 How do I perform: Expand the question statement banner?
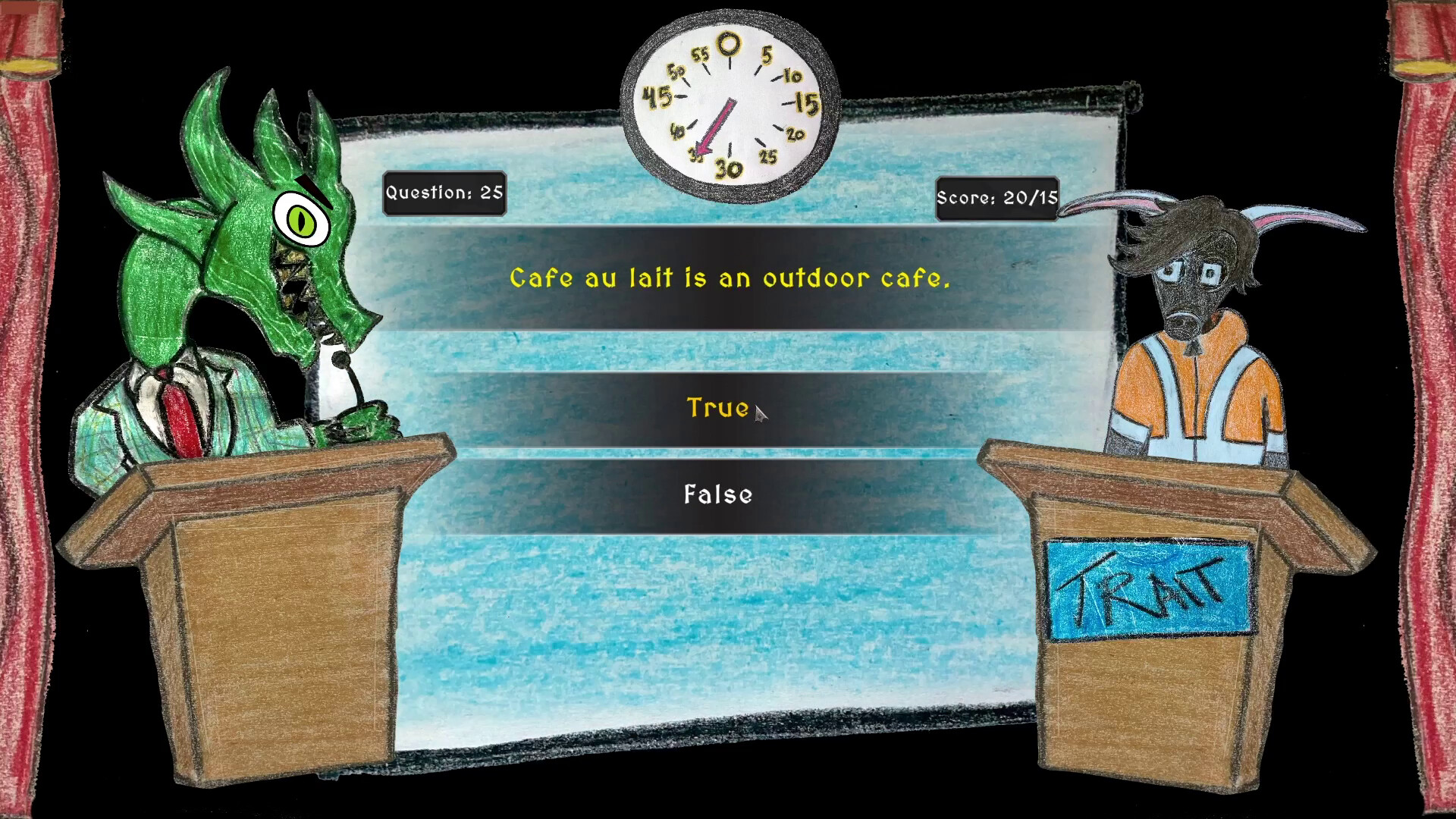[x=728, y=279]
